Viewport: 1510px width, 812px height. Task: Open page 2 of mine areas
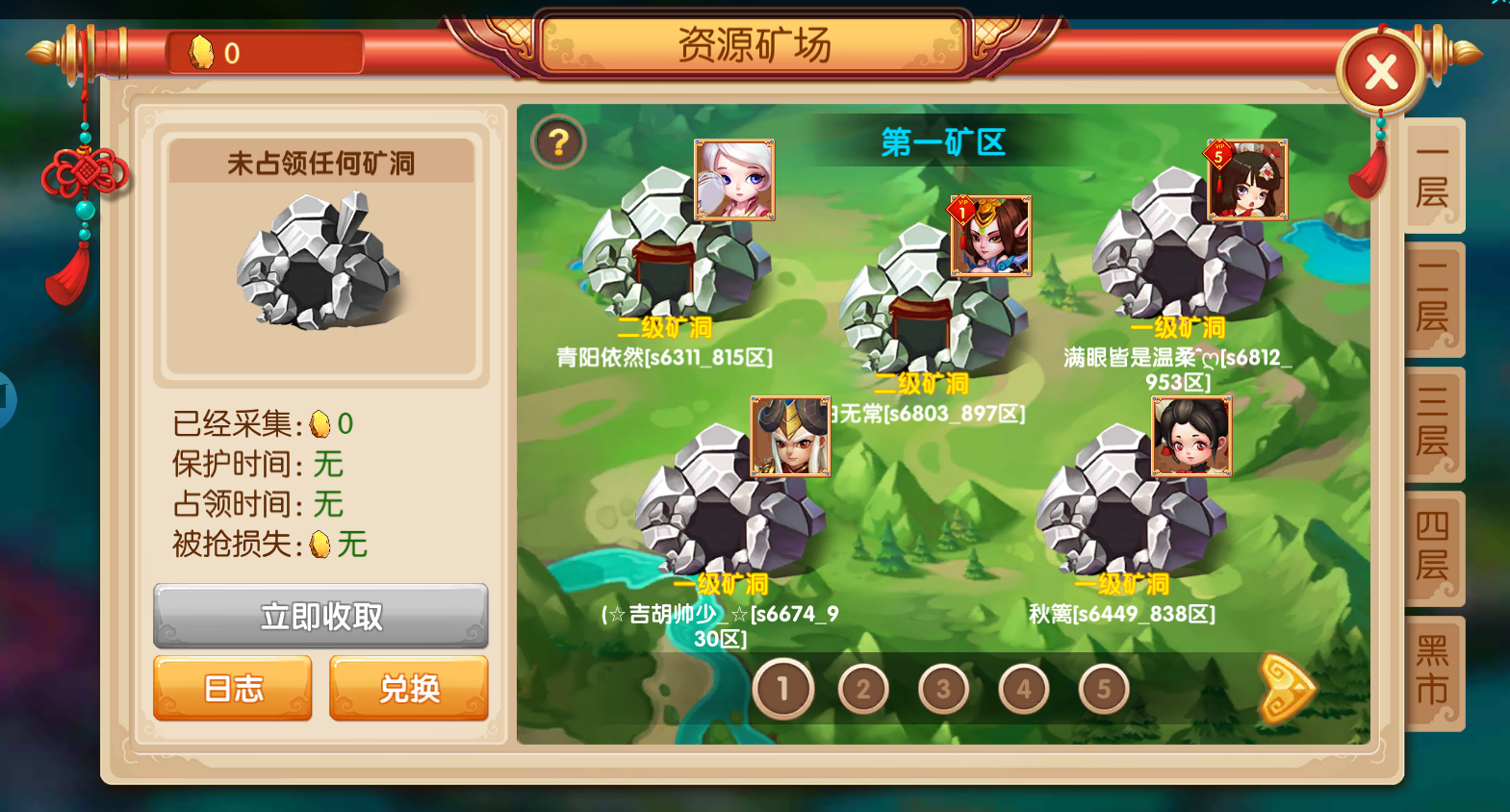(862, 689)
